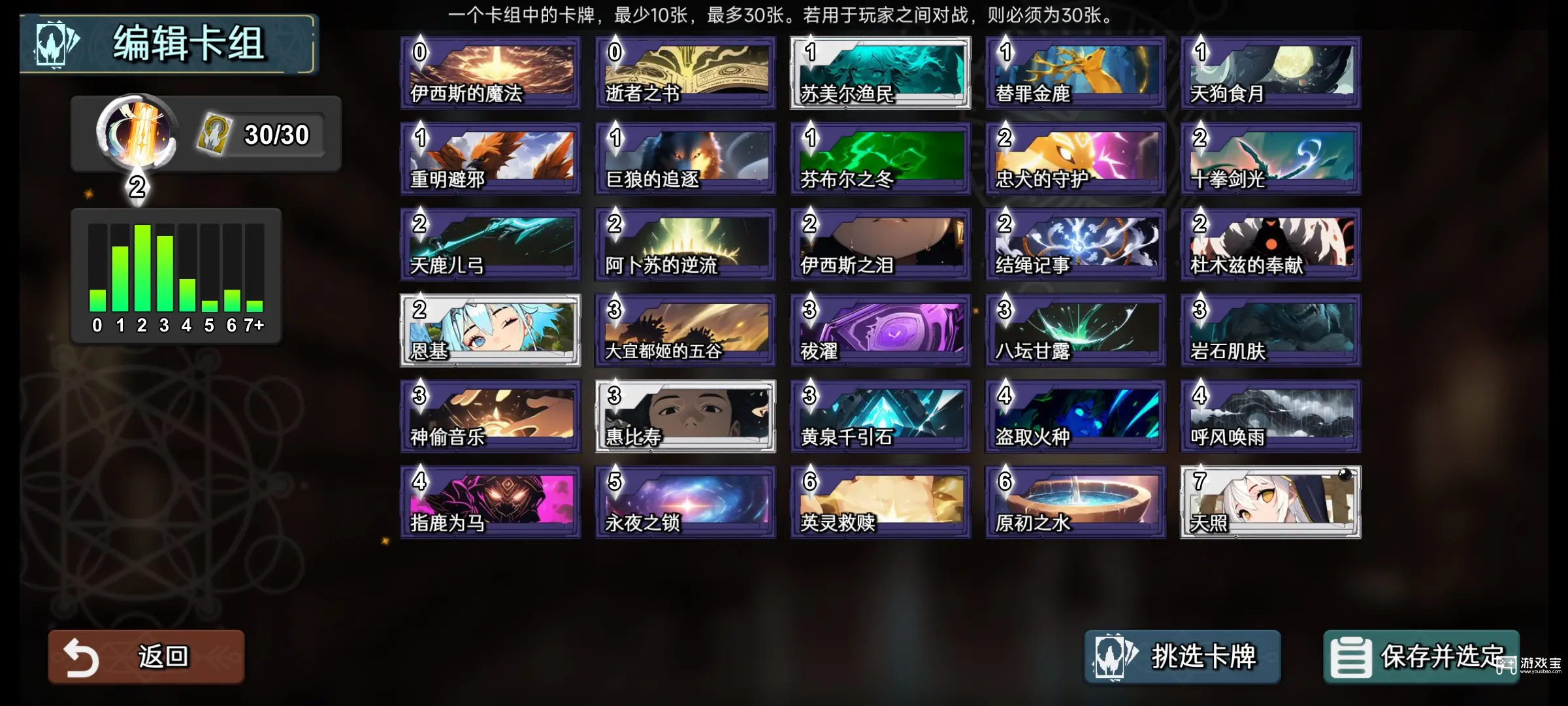Select the 天照 seven-cost card
The height and width of the screenshot is (706, 1568).
click(x=1270, y=502)
